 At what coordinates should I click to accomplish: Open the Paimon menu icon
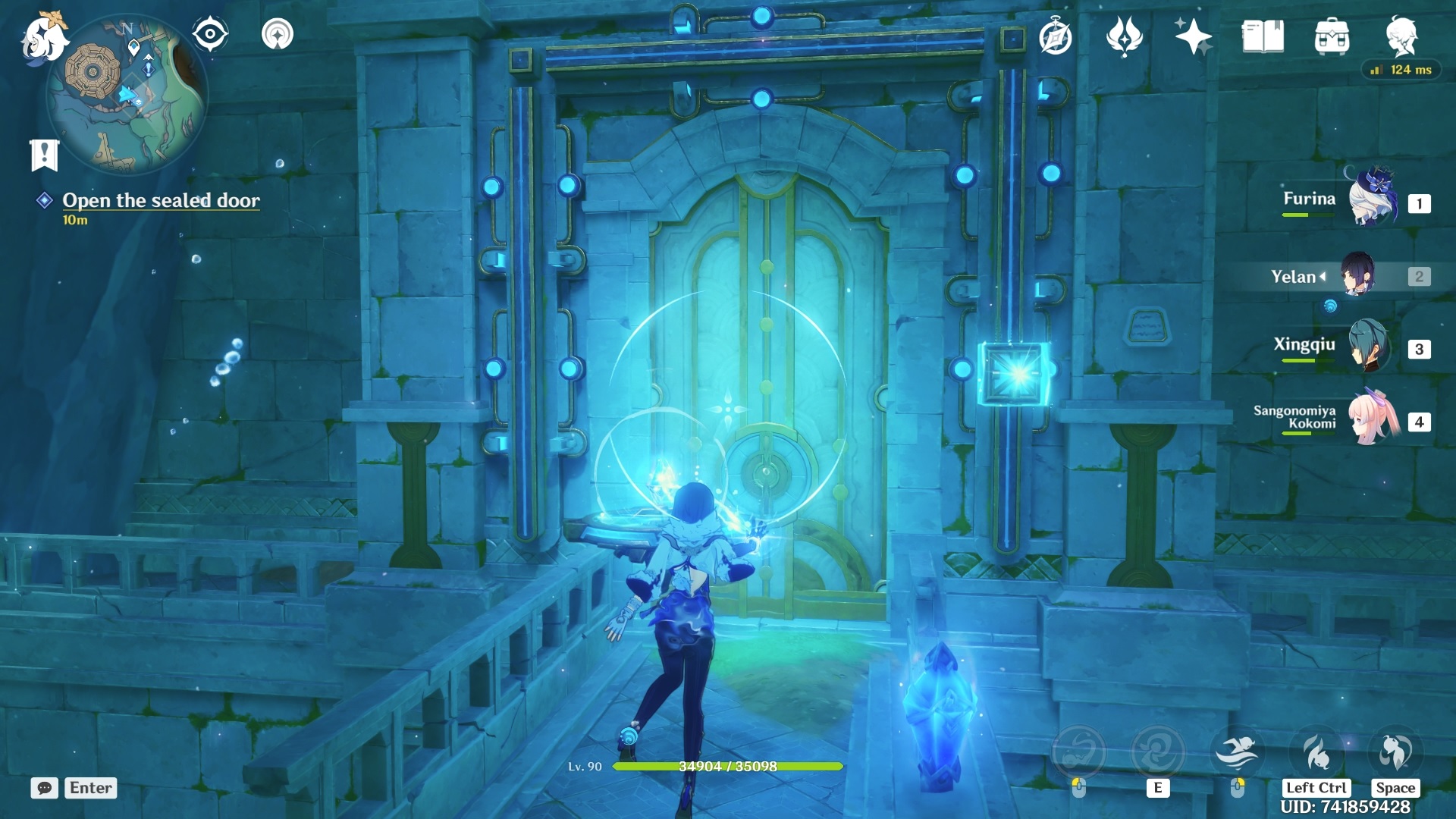click(x=43, y=38)
